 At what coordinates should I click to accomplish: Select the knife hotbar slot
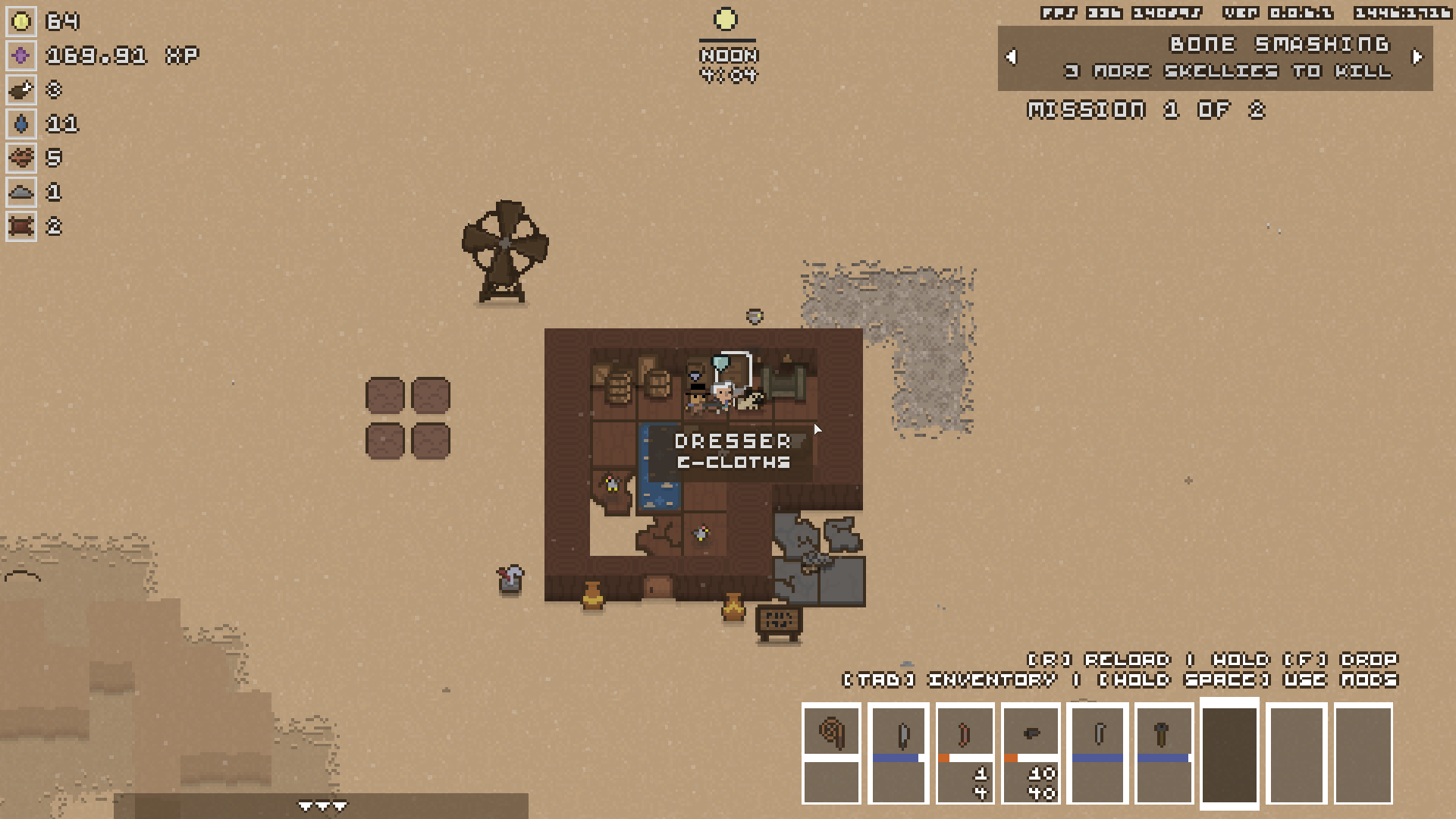coord(899,734)
